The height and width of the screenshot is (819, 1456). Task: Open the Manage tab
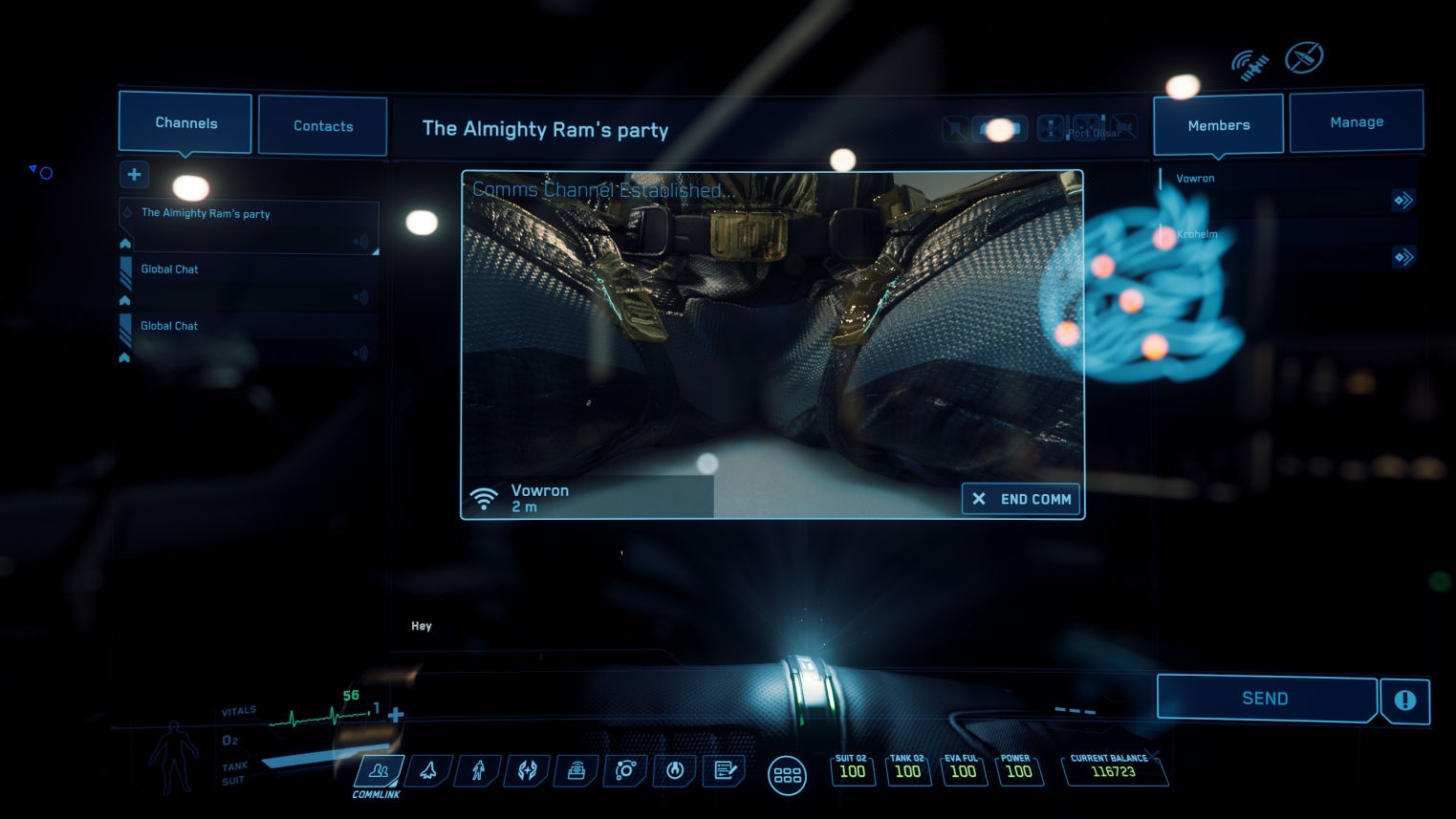1356,122
